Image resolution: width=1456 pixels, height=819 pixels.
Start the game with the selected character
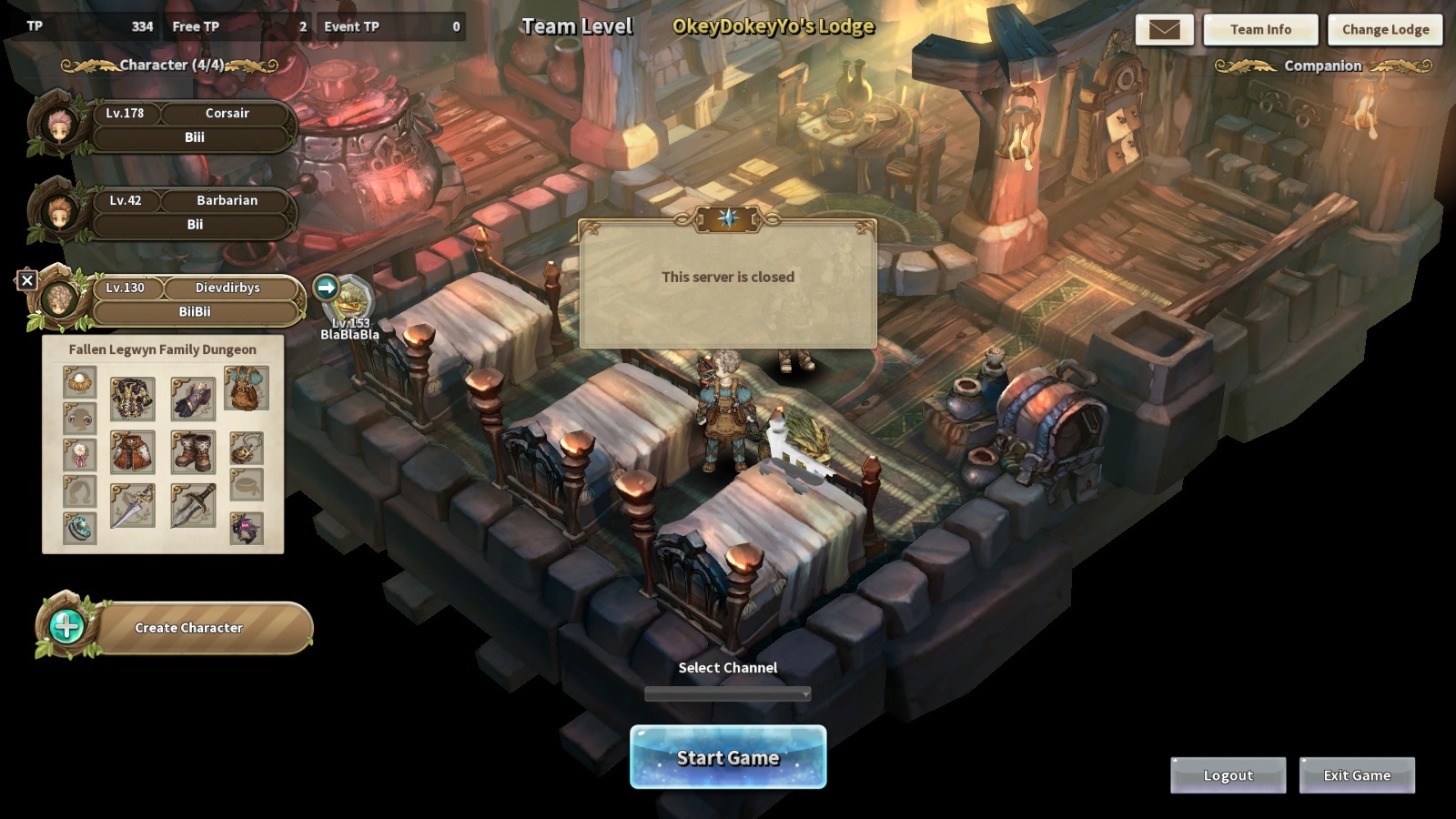[x=728, y=757]
